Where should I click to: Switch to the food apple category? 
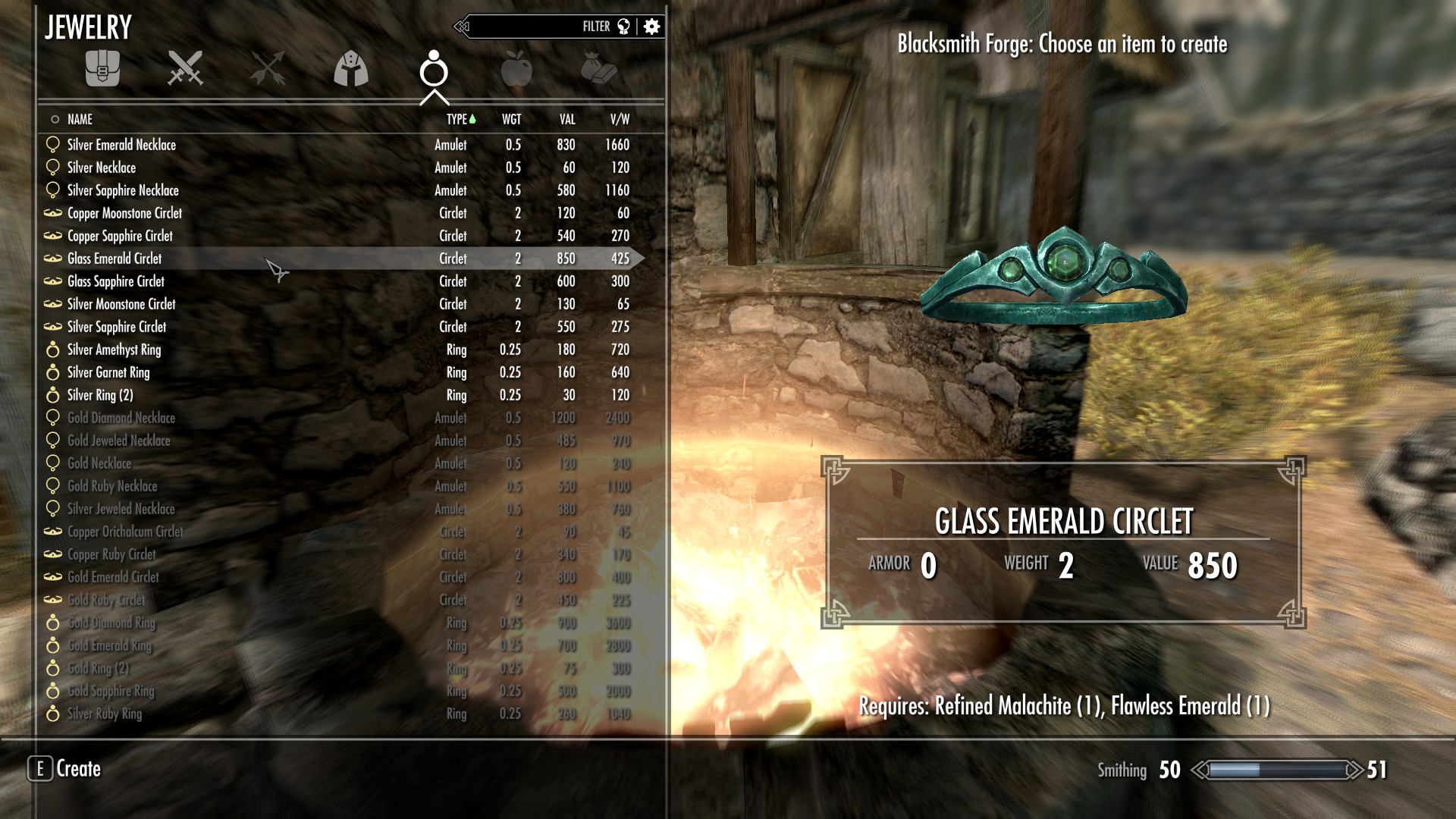coord(516,68)
